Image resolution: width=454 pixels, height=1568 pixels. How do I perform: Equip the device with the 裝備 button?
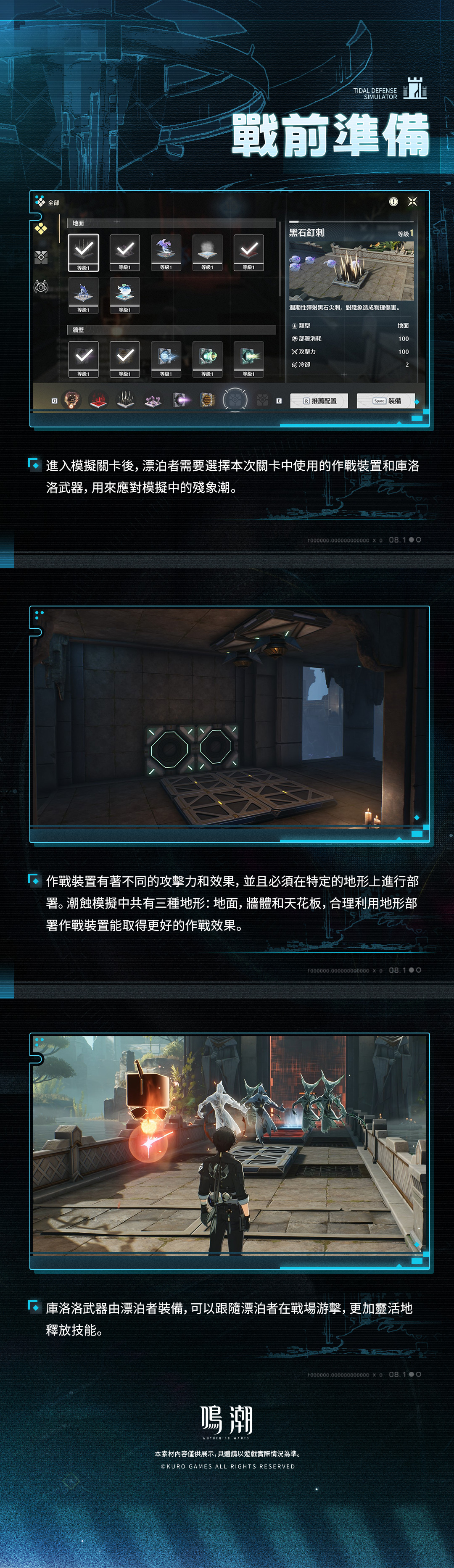coord(386,401)
